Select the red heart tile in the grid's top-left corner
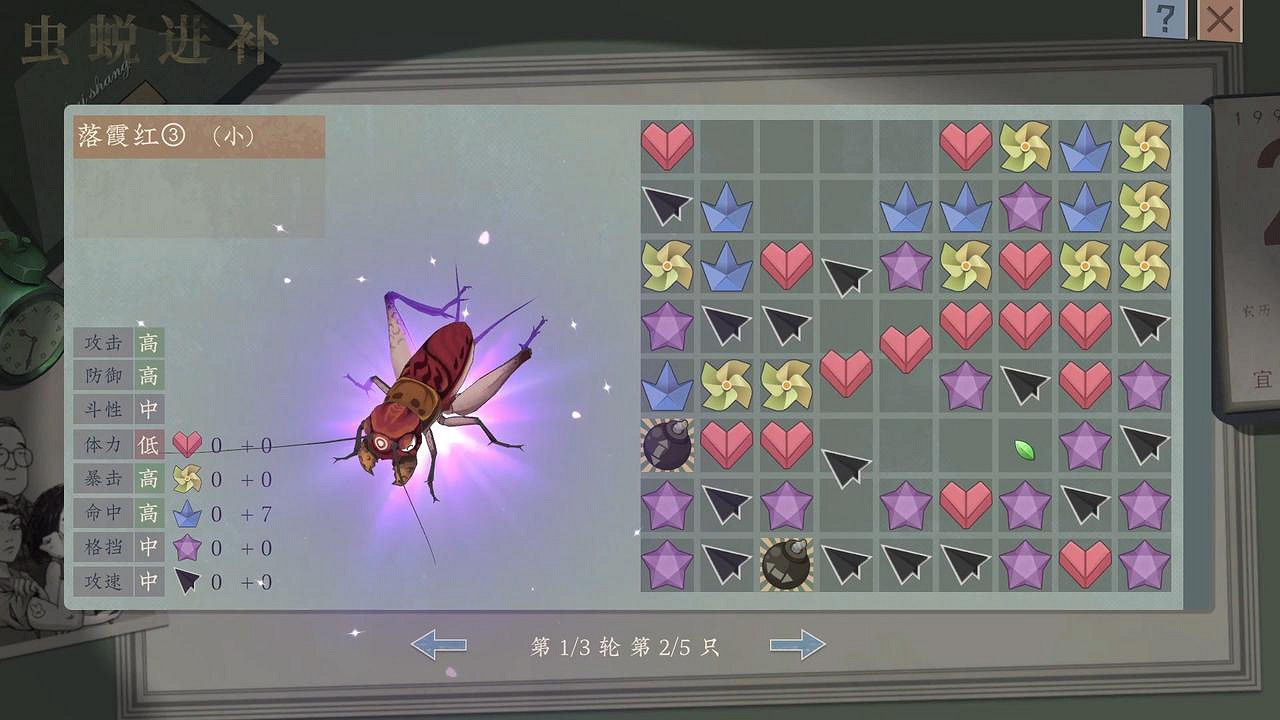This screenshot has height=720, width=1280. [666, 143]
